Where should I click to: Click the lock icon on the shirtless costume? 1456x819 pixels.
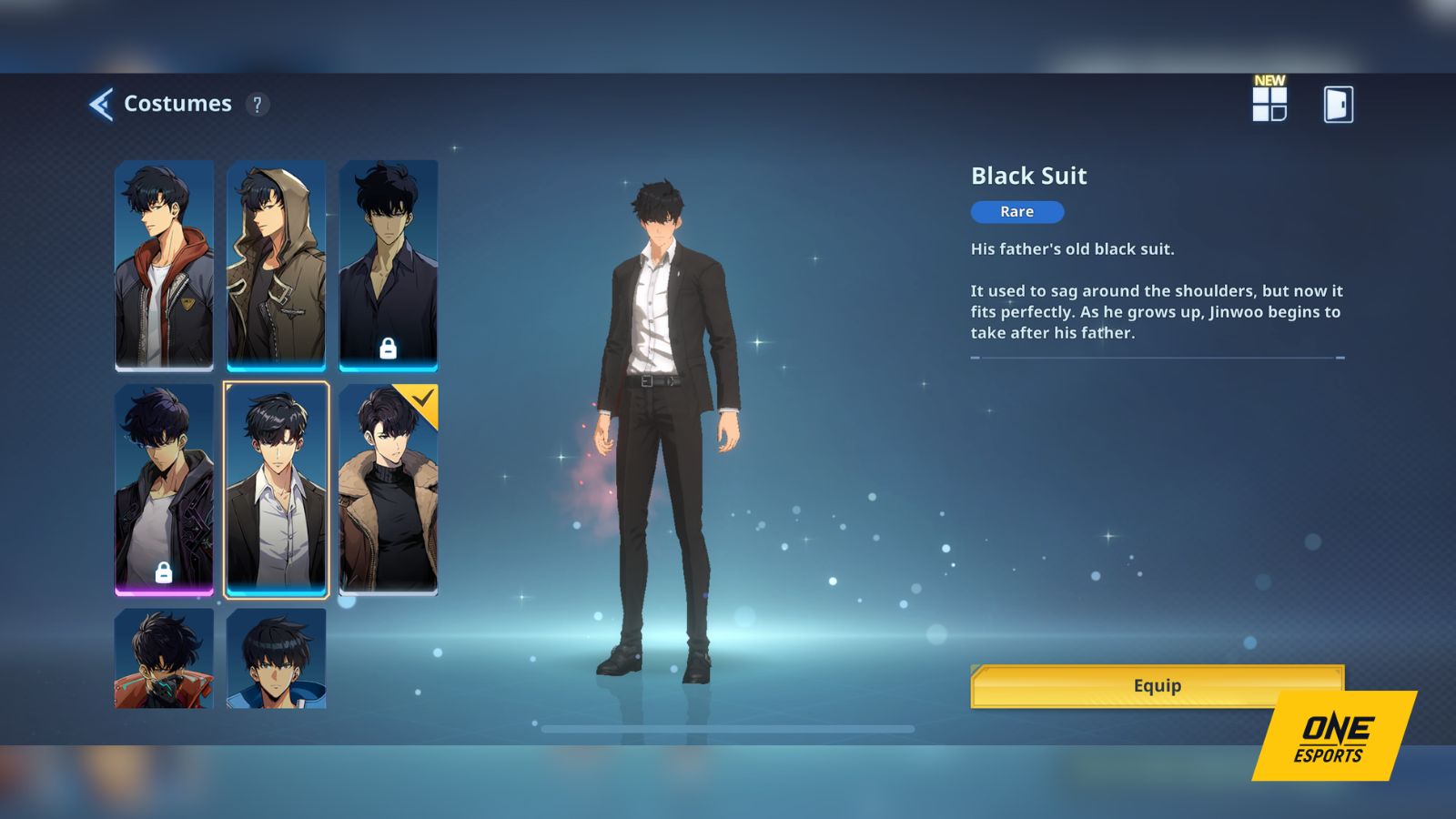(390, 348)
